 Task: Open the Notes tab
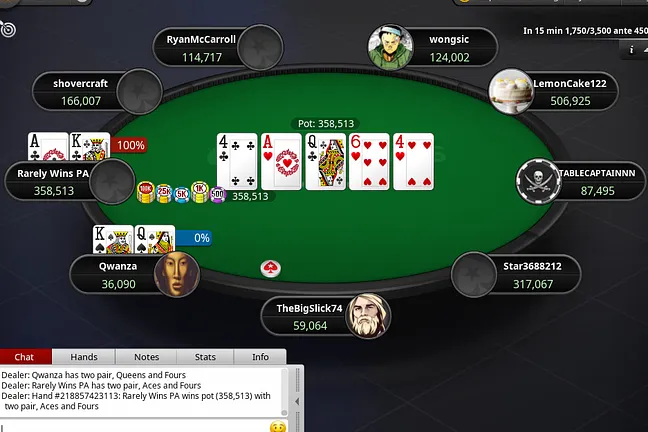click(x=146, y=357)
